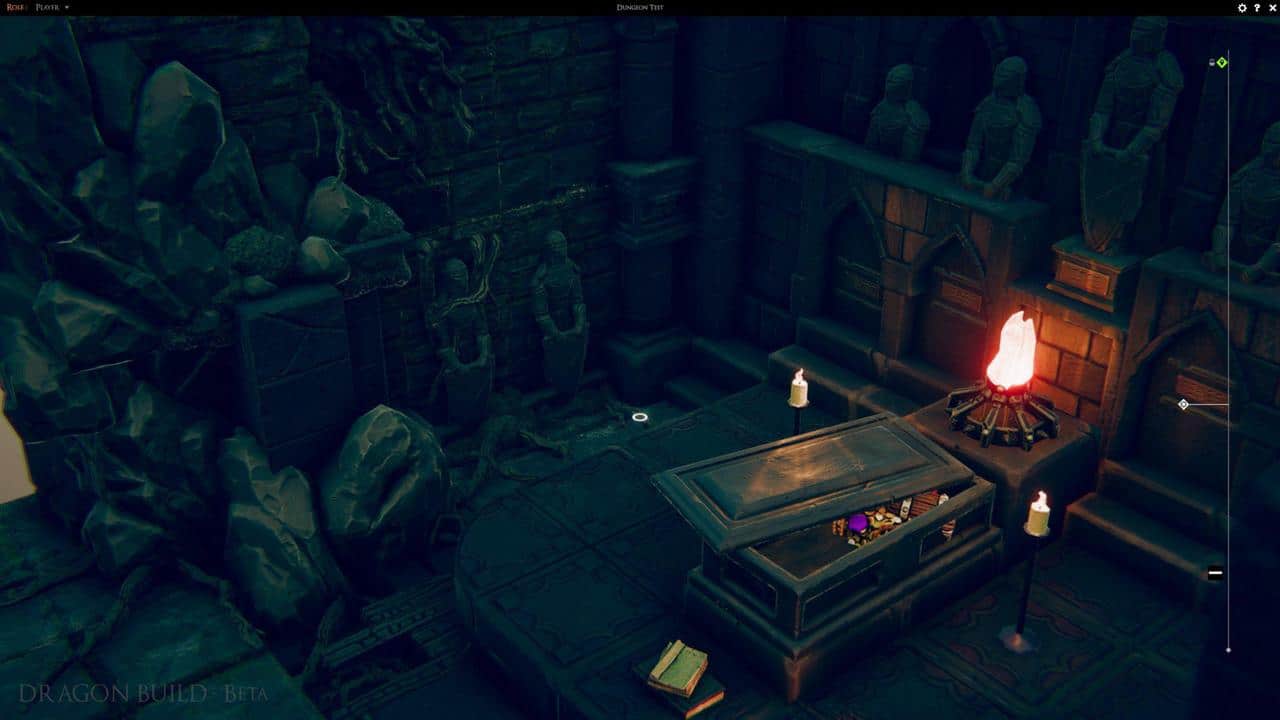The width and height of the screenshot is (1280, 720).
Task: Click the small icon beside the green diamond marker
Action: pyautogui.click(x=1212, y=62)
